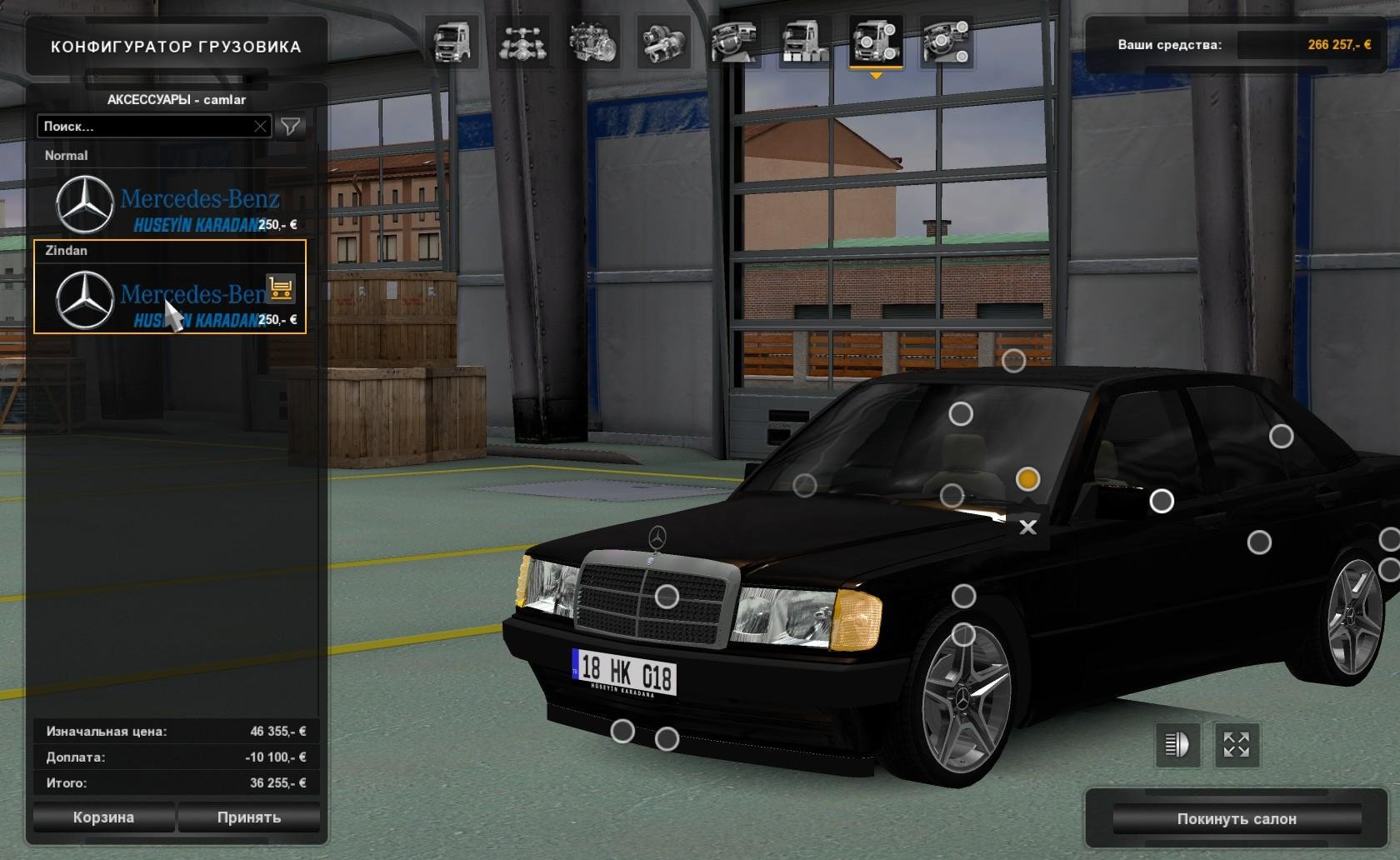This screenshot has height=860, width=1400.
Task: Select the Normal section Mercedes-Benz item
Action: [167, 204]
